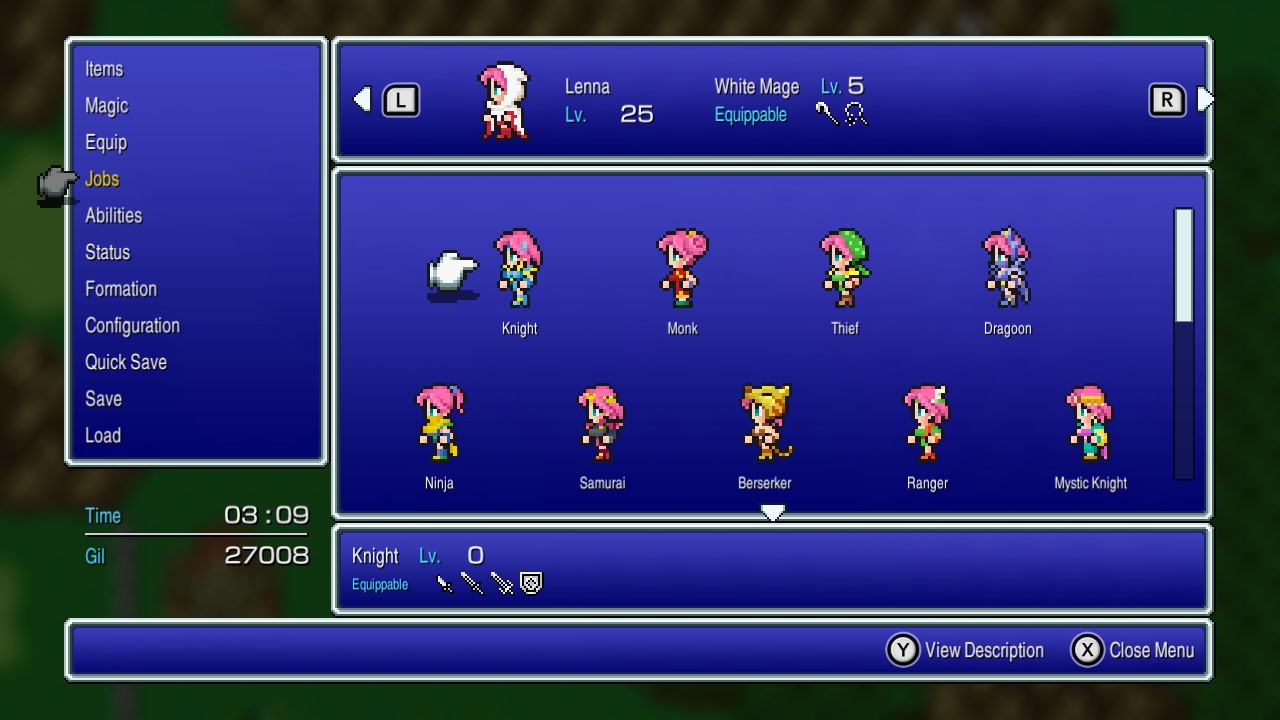Choose the Ninja job
Screen dimensions: 1280x720
(440, 425)
